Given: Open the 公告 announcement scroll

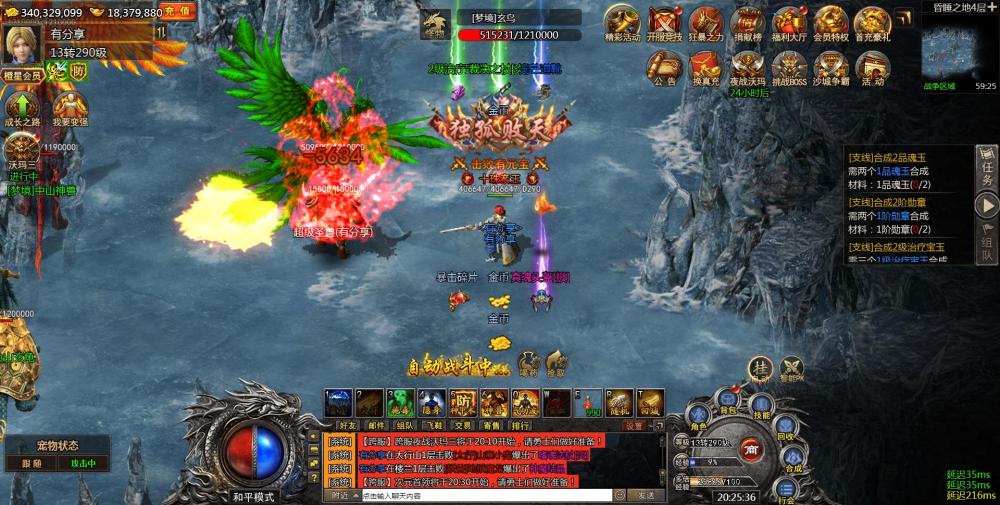Looking at the screenshot, I should point(665,68).
